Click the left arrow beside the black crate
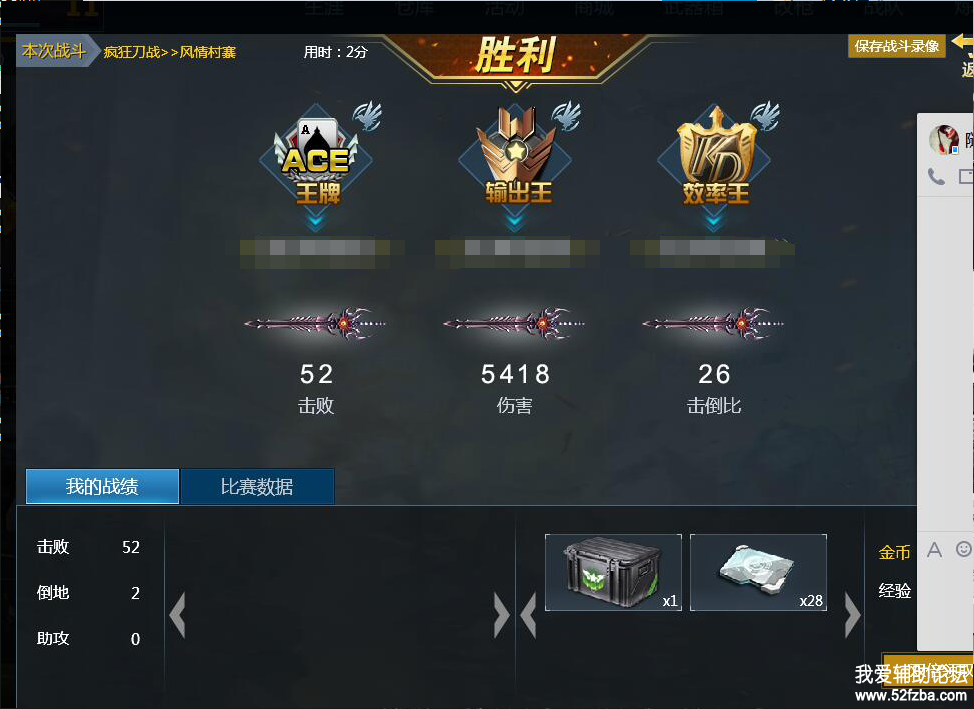Image resolution: width=974 pixels, height=709 pixels. point(529,615)
